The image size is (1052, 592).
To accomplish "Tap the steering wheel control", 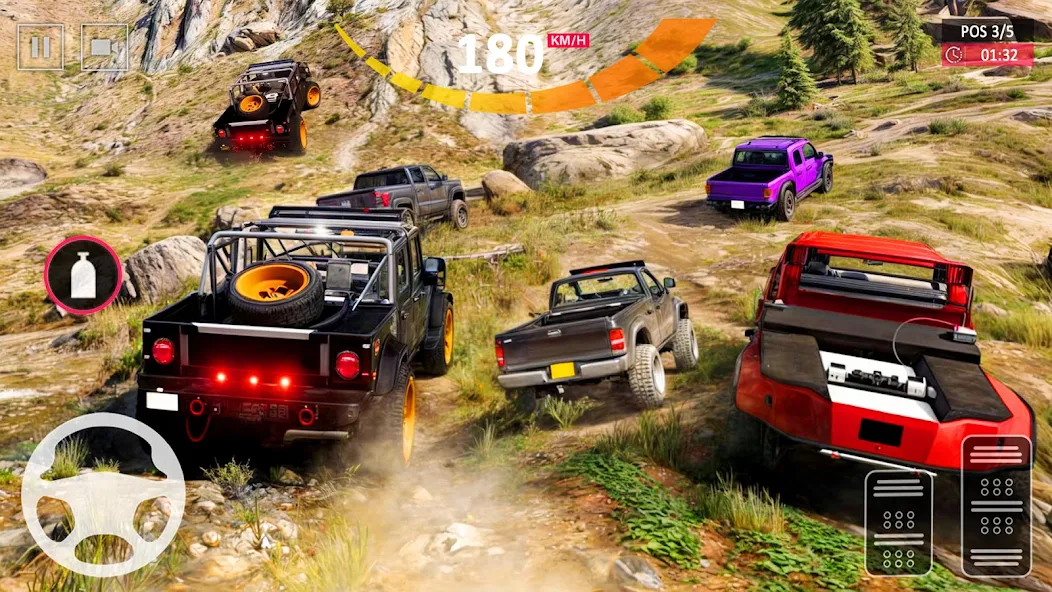I will 103,494.
